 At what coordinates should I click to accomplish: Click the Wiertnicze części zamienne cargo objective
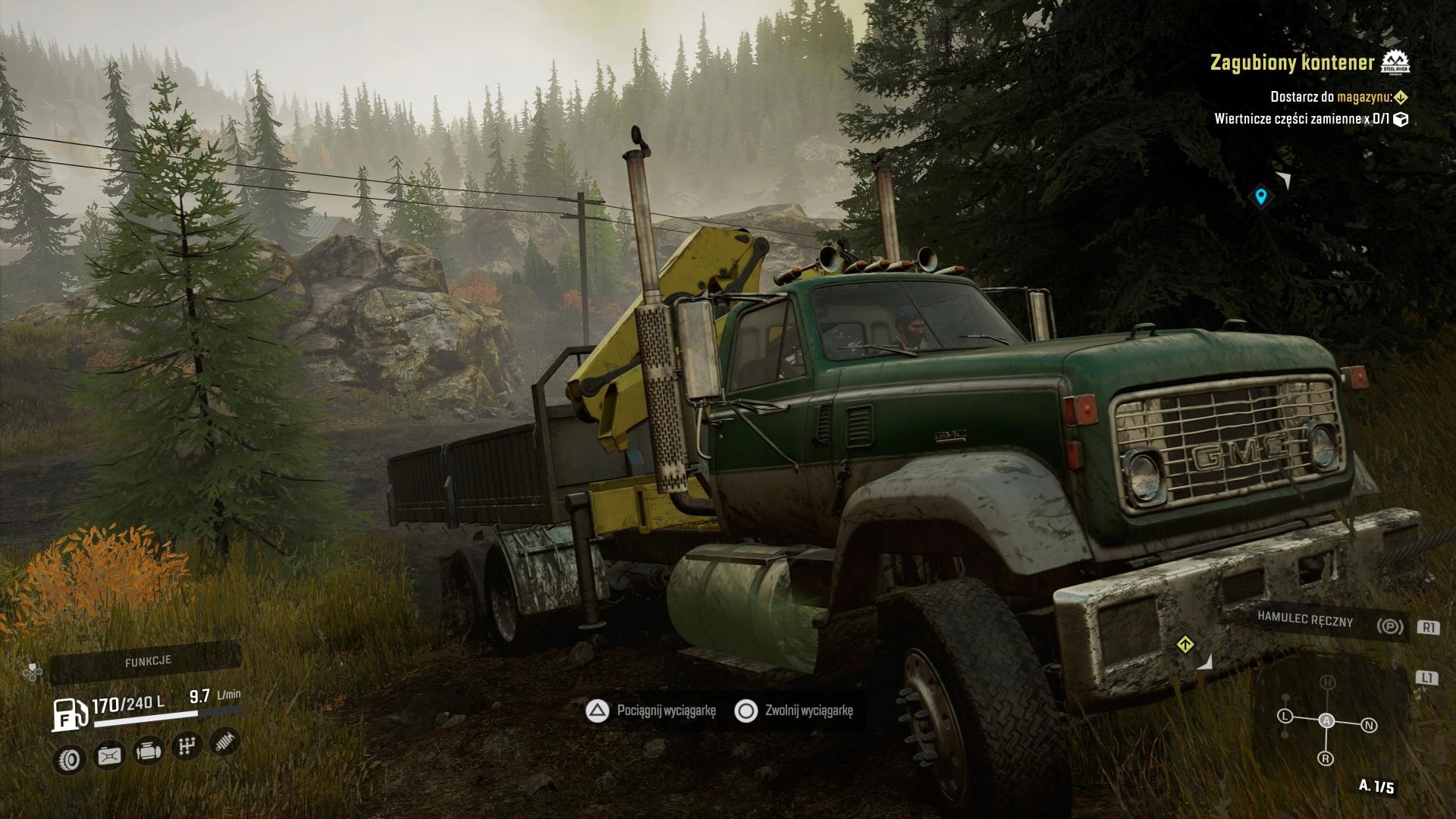(x=1302, y=119)
